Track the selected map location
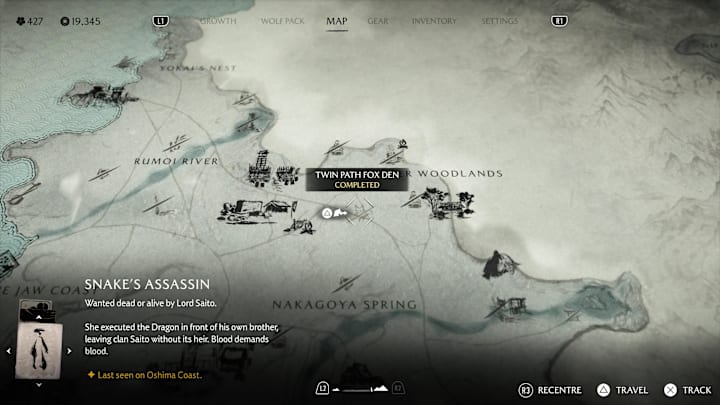Viewport: 720px width, 405px height. tap(689, 388)
